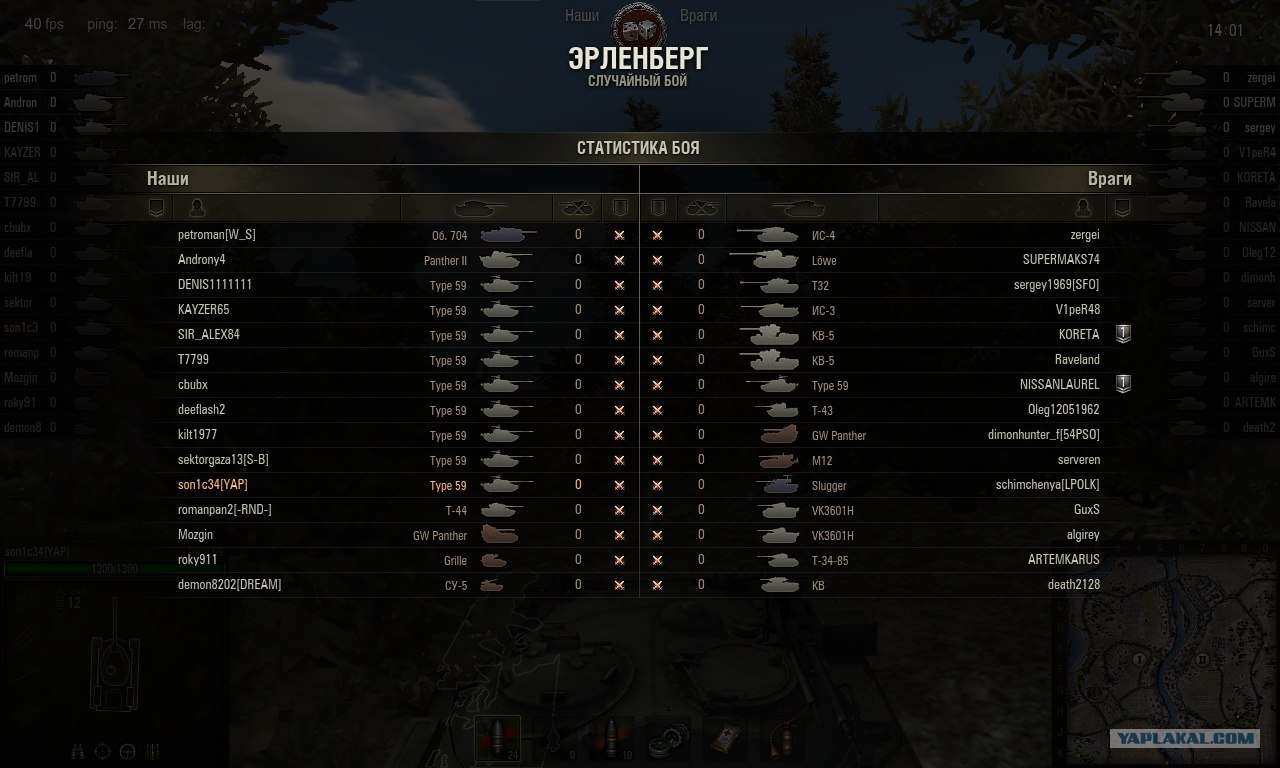Select the shell slot with 24 rounds
1280x768 pixels.
coord(497,740)
